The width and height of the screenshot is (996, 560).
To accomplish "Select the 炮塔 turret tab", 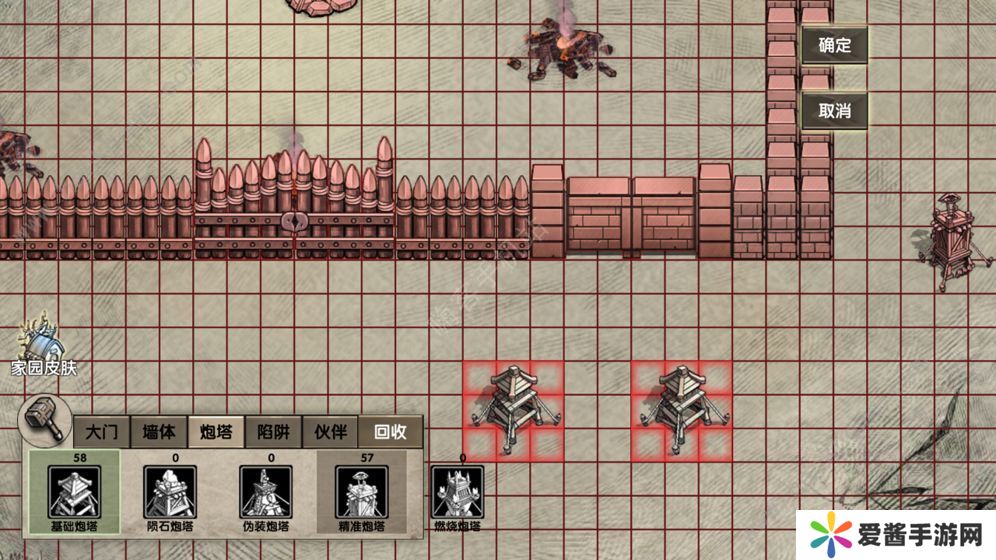I will pos(216,432).
